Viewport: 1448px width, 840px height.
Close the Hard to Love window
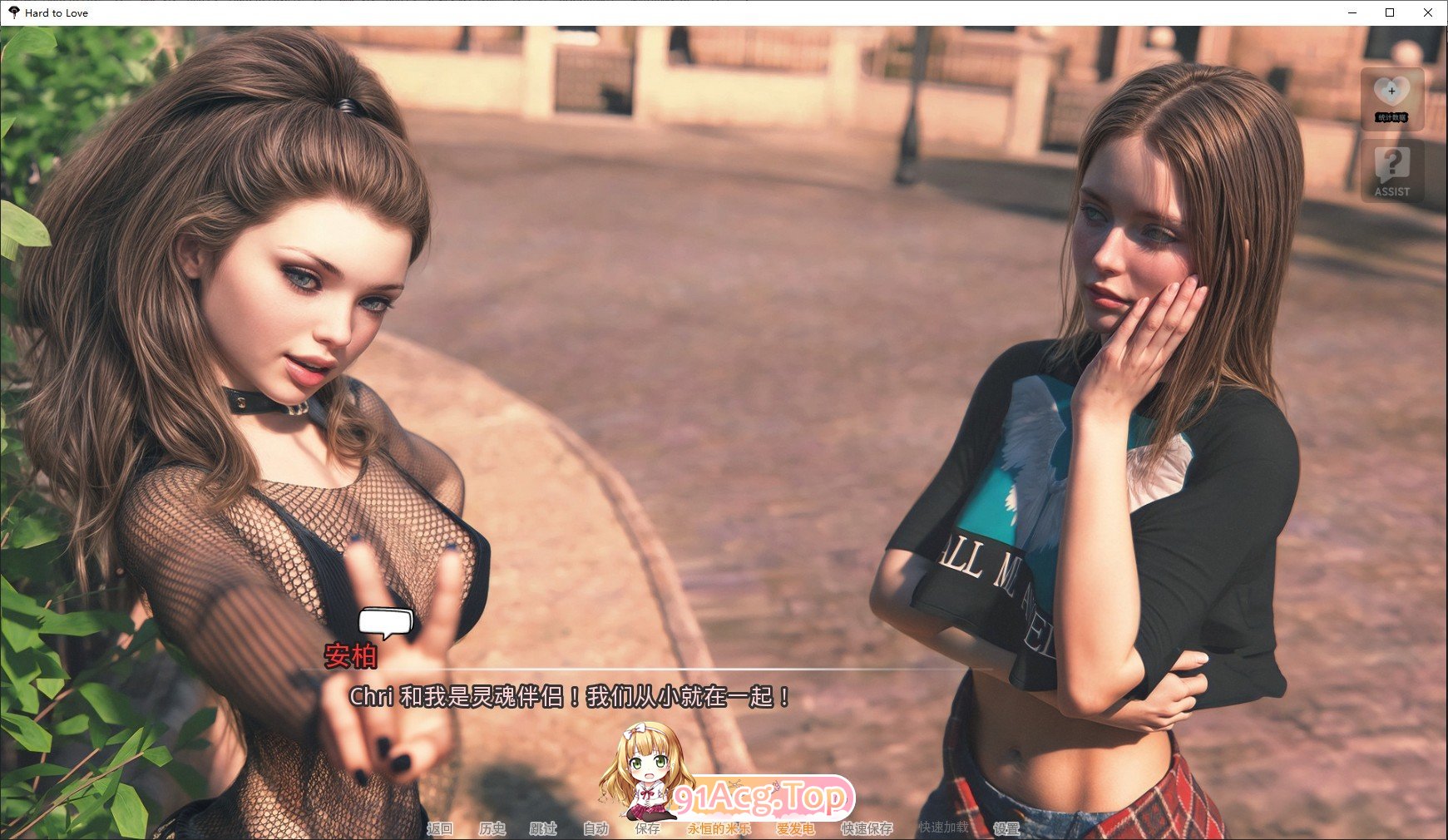coord(1428,12)
